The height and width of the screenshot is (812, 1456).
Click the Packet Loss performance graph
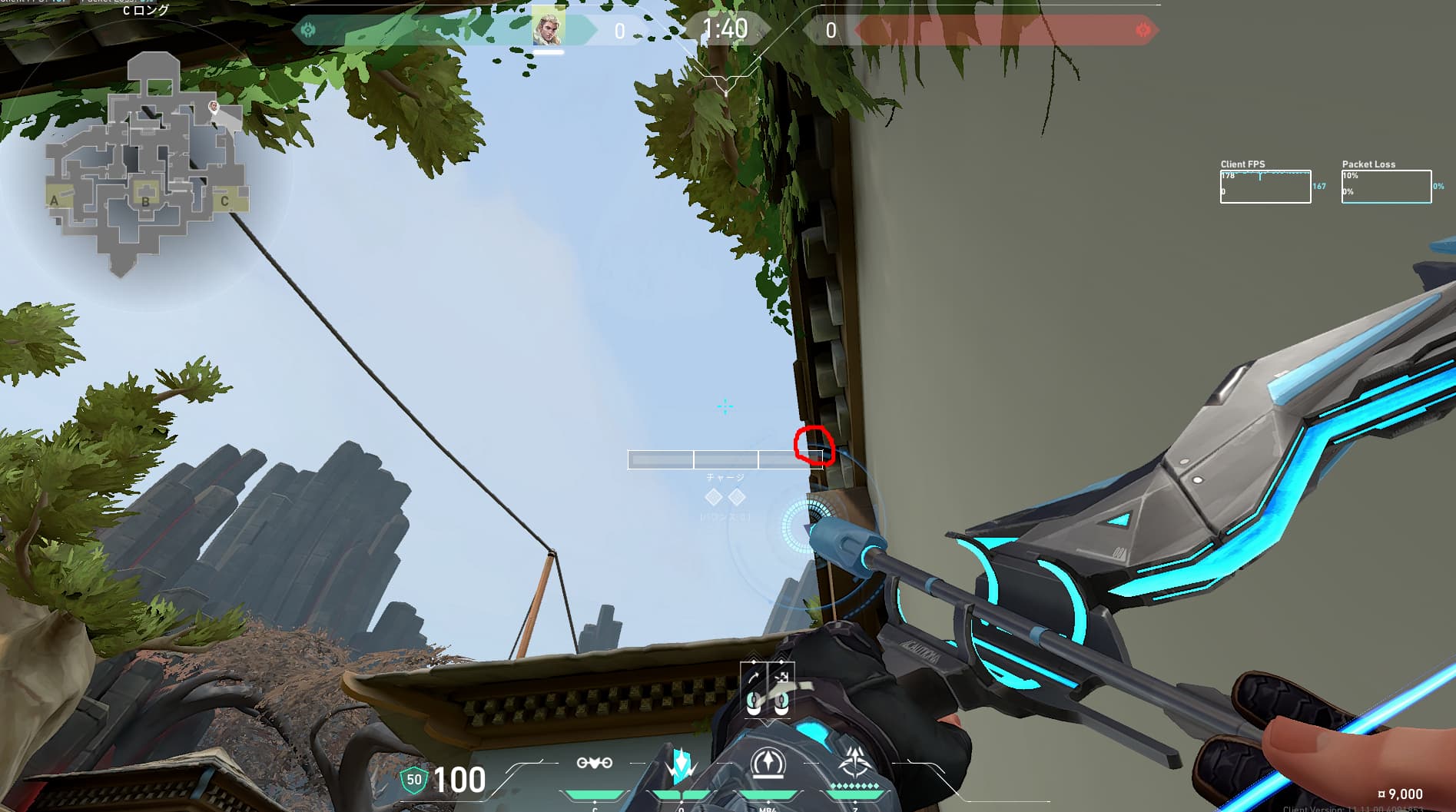tap(1386, 187)
